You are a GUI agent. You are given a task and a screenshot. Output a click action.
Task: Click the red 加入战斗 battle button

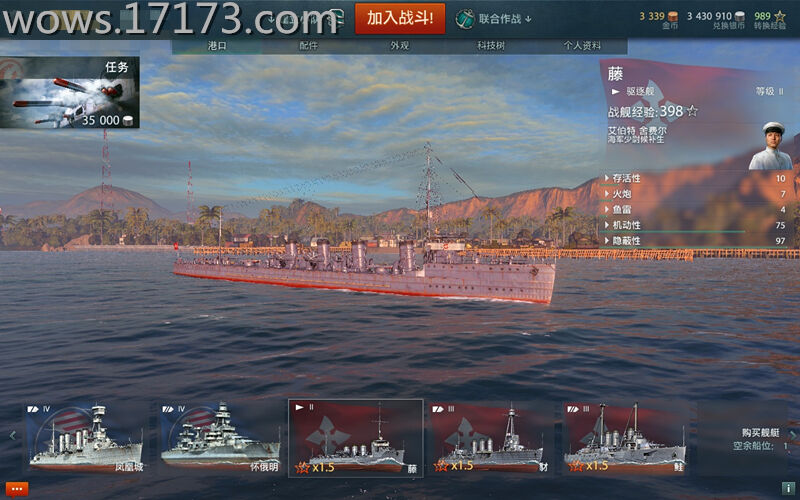click(399, 18)
